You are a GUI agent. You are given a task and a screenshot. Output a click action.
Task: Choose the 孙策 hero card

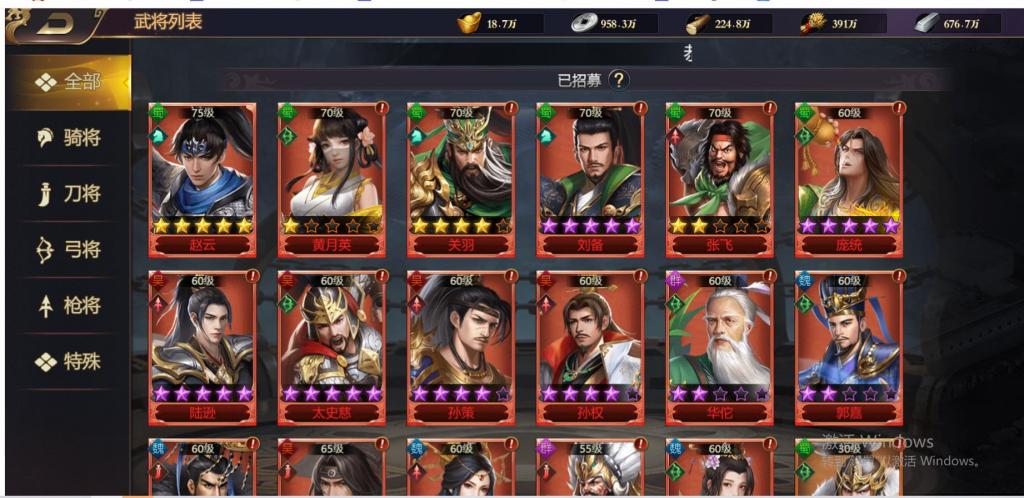tap(461, 345)
